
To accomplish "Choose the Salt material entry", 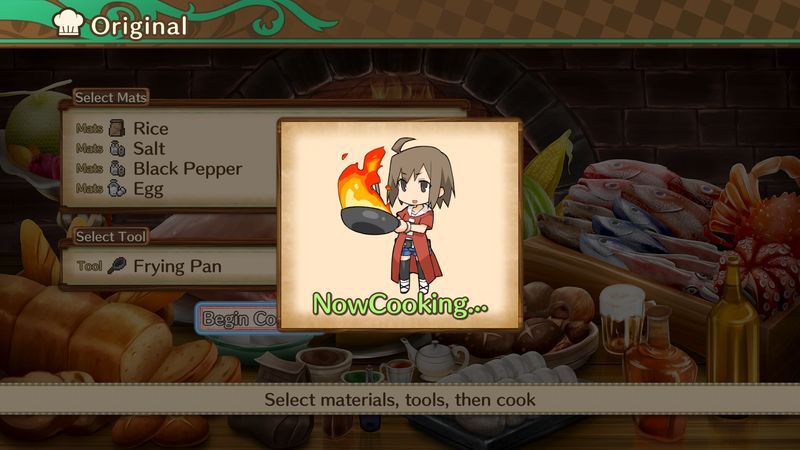I will point(149,148).
